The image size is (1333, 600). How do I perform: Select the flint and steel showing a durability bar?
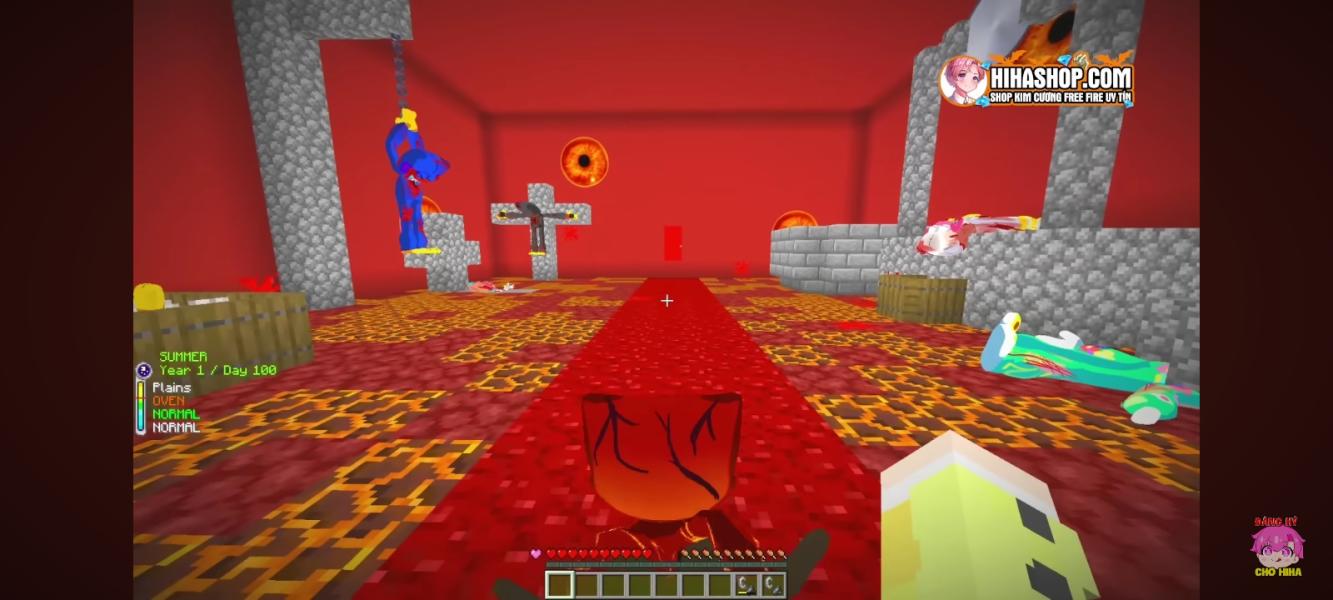745,585
